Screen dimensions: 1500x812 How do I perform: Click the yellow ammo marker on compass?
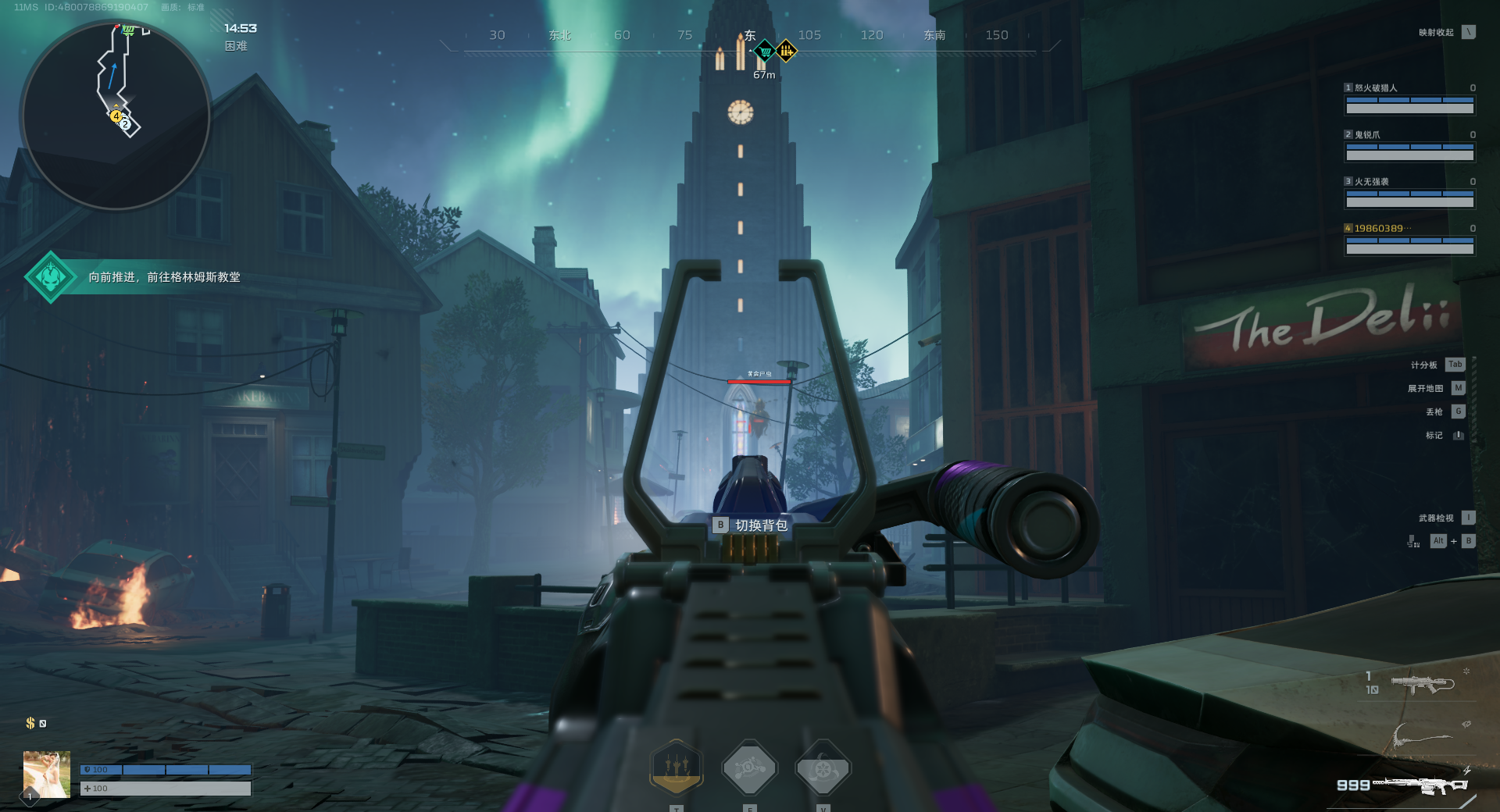[x=786, y=52]
